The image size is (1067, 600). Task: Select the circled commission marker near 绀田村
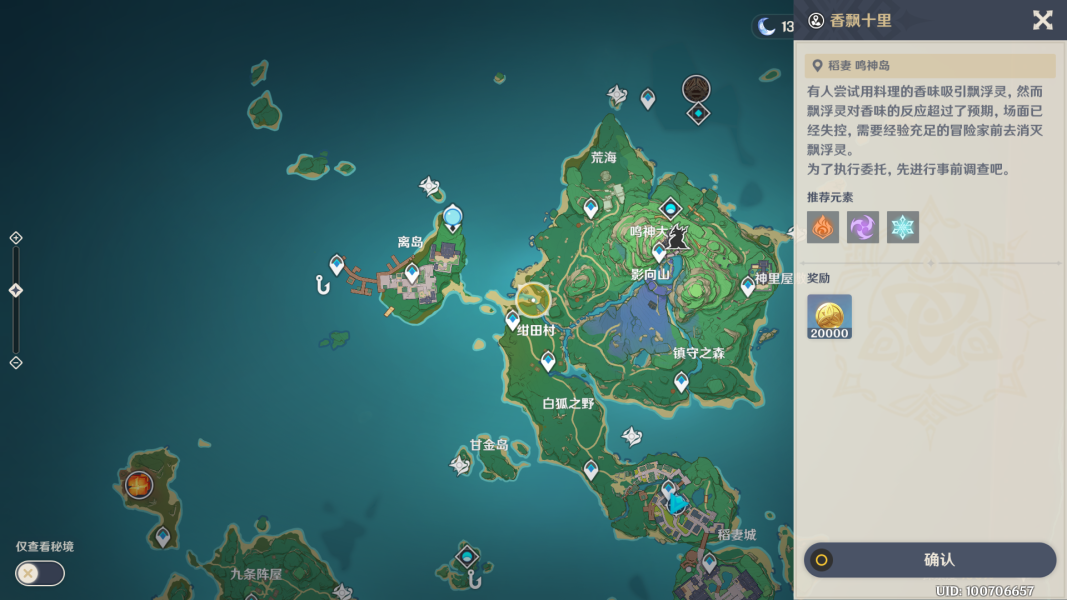[x=534, y=300]
